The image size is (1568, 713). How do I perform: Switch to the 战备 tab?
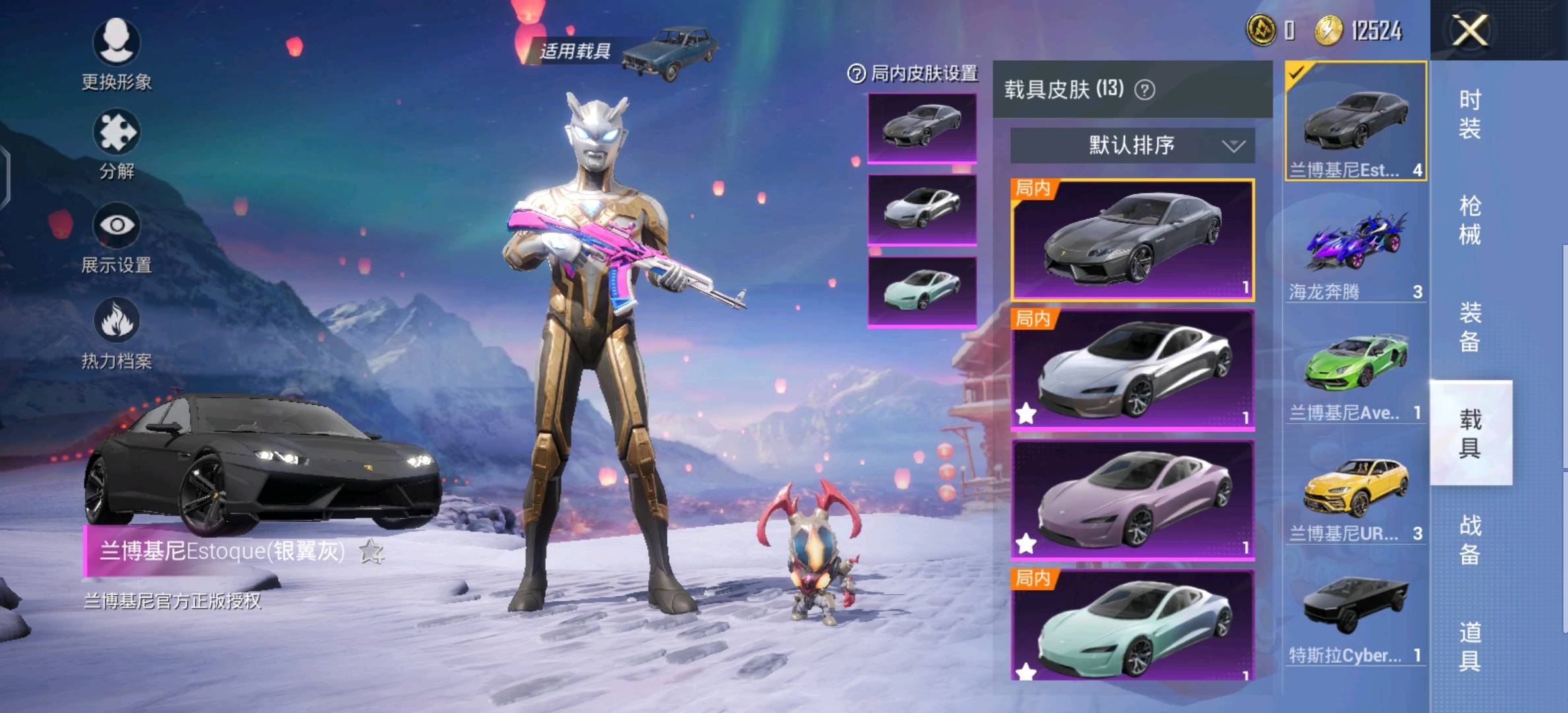tap(1470, 539)
